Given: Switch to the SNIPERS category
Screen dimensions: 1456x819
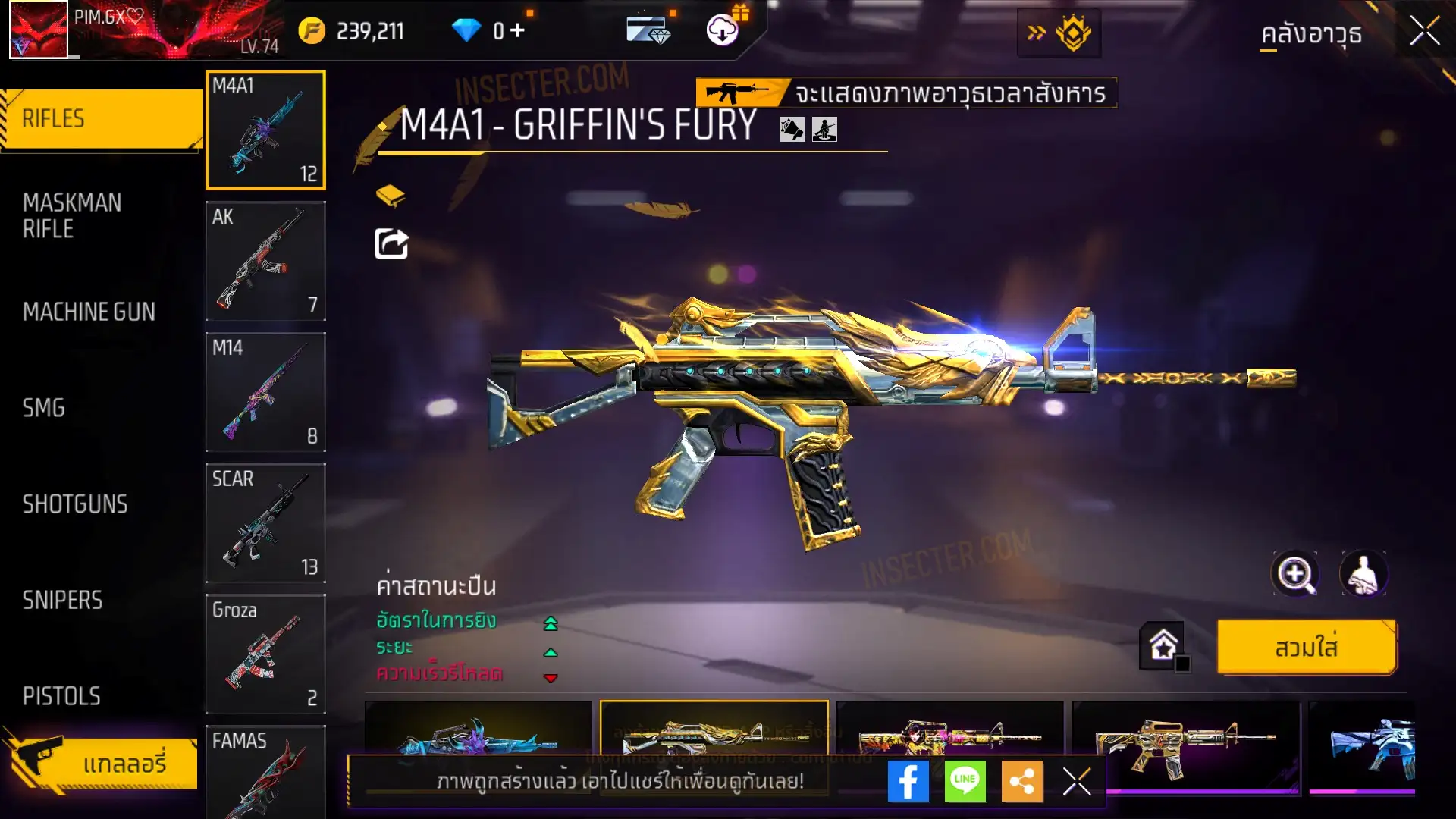Looking at the screenshot, I should tap(62, 601).
